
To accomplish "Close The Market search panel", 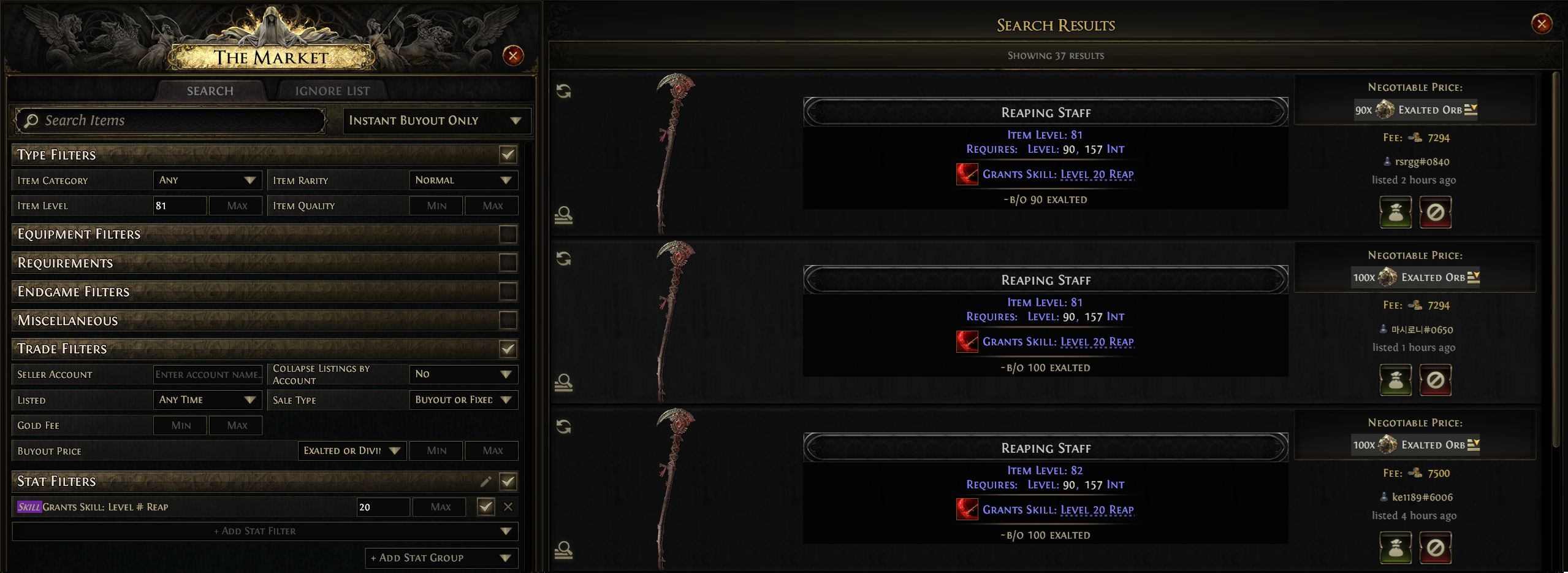I will 512,56.
